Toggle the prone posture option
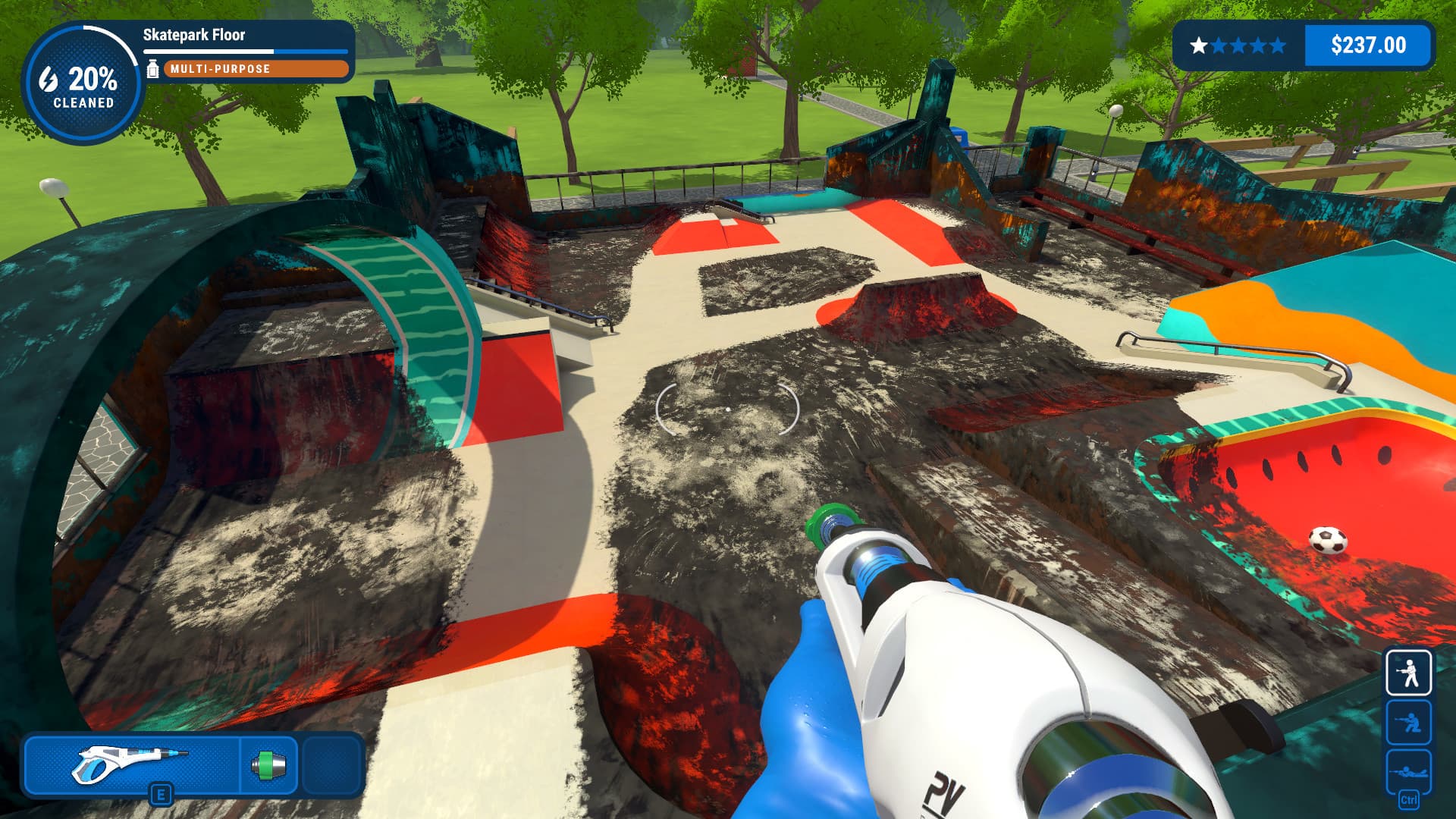The image size is (1456, 819). [1409, 770]
